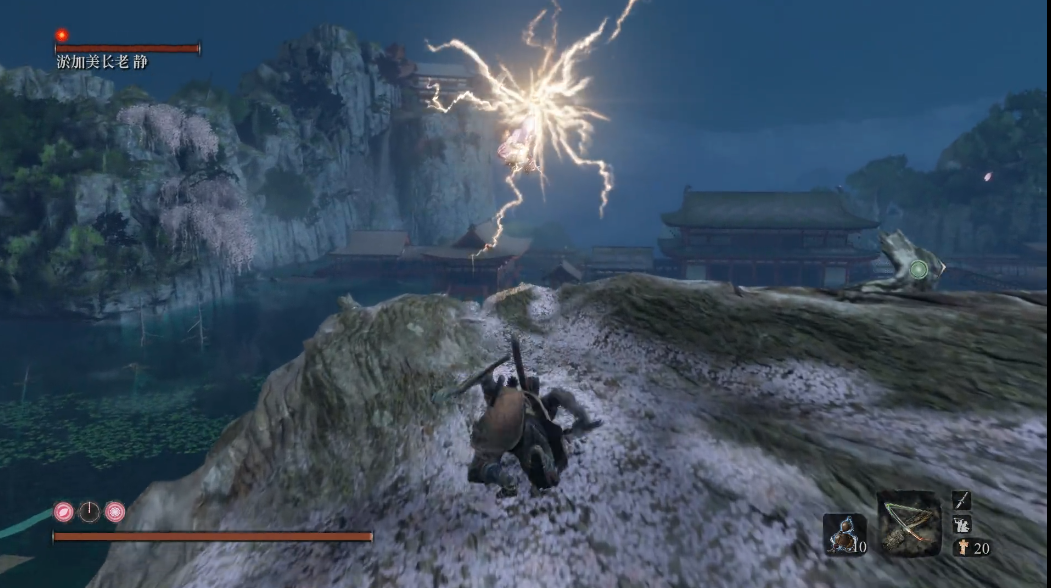The width and height of the screenshot is (1051, 588).
Task: Click the red boss deathblow marker
Action: [62, 35]
